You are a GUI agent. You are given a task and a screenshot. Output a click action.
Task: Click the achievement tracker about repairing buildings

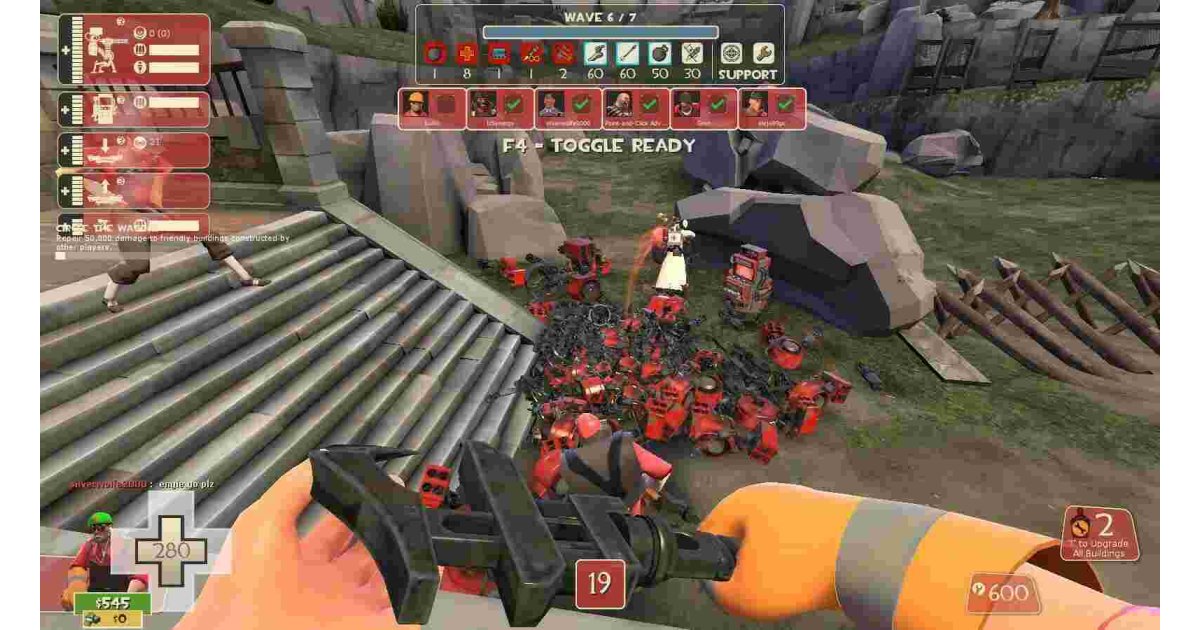[170, 237]
